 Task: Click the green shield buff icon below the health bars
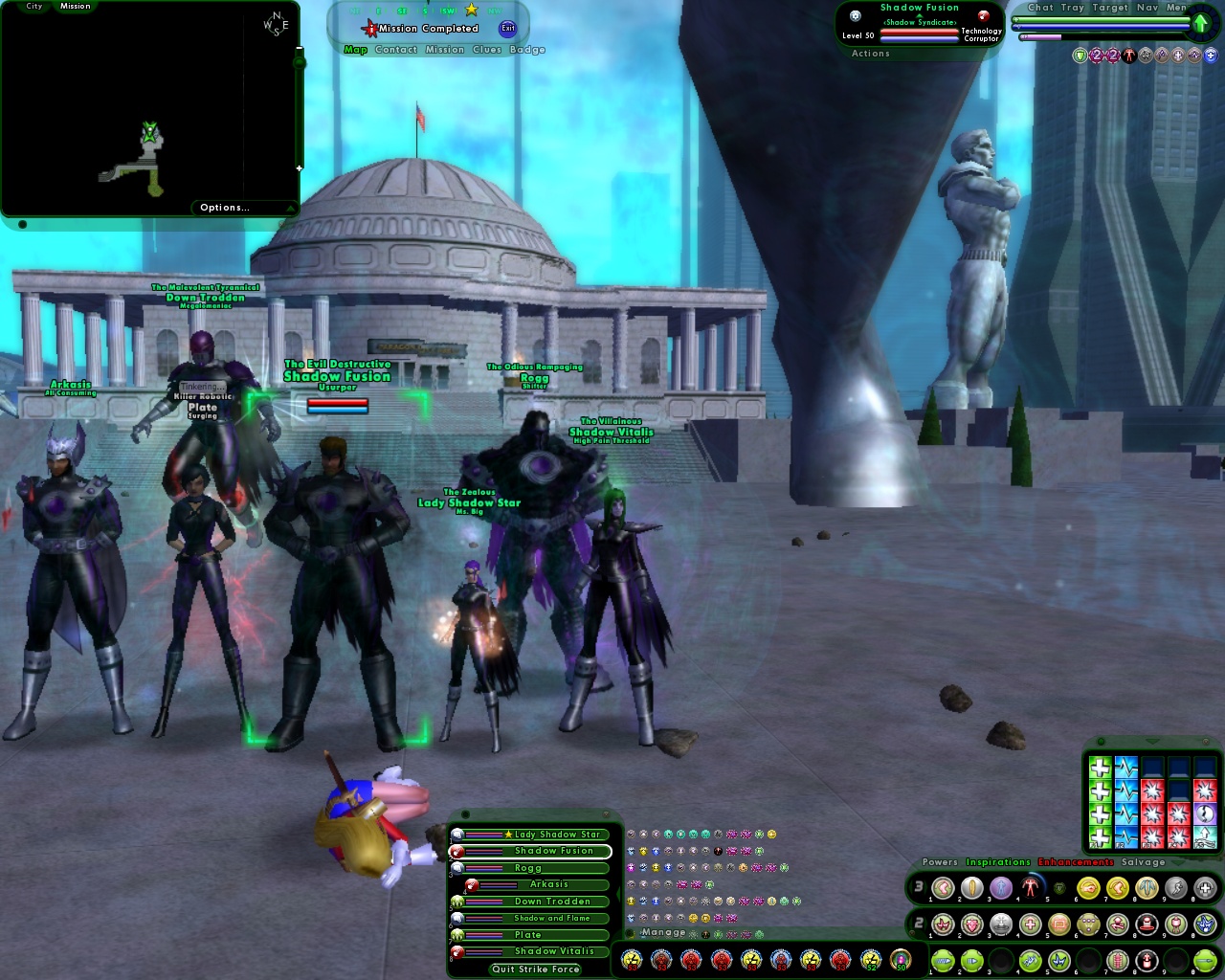click(1080, 56)
